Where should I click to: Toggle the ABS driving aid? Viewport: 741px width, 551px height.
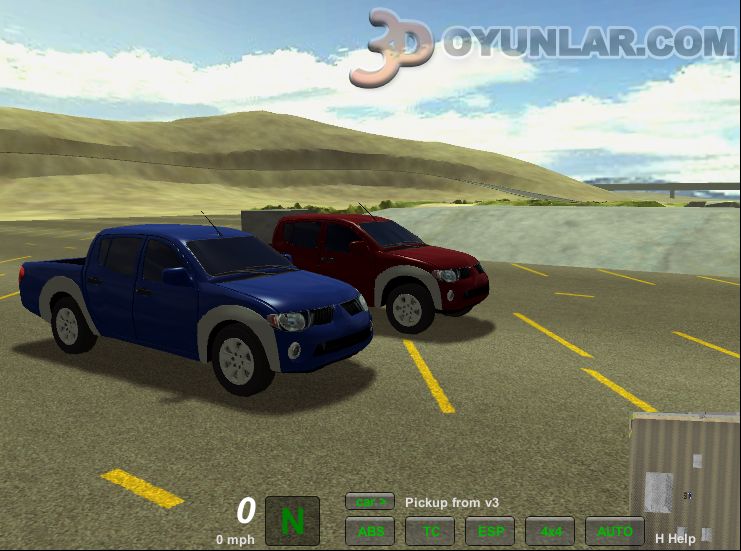click(370, 531)
